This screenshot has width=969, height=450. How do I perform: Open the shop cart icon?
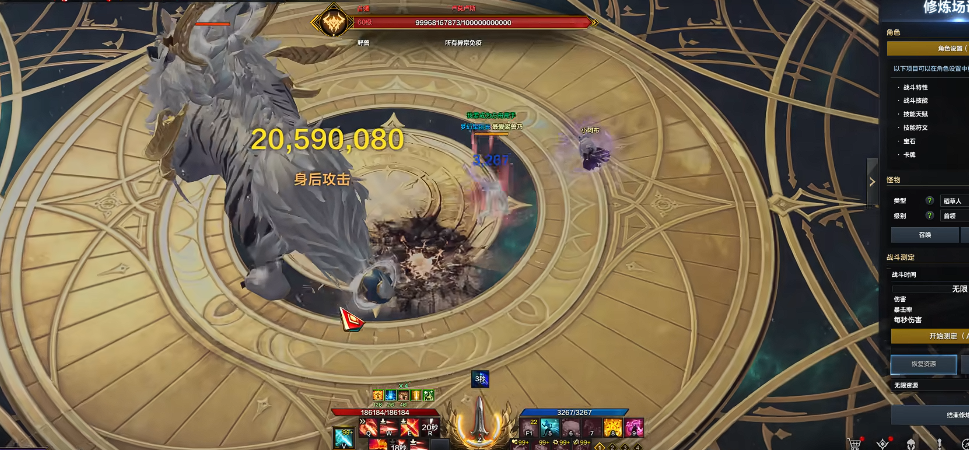point(855,442)
